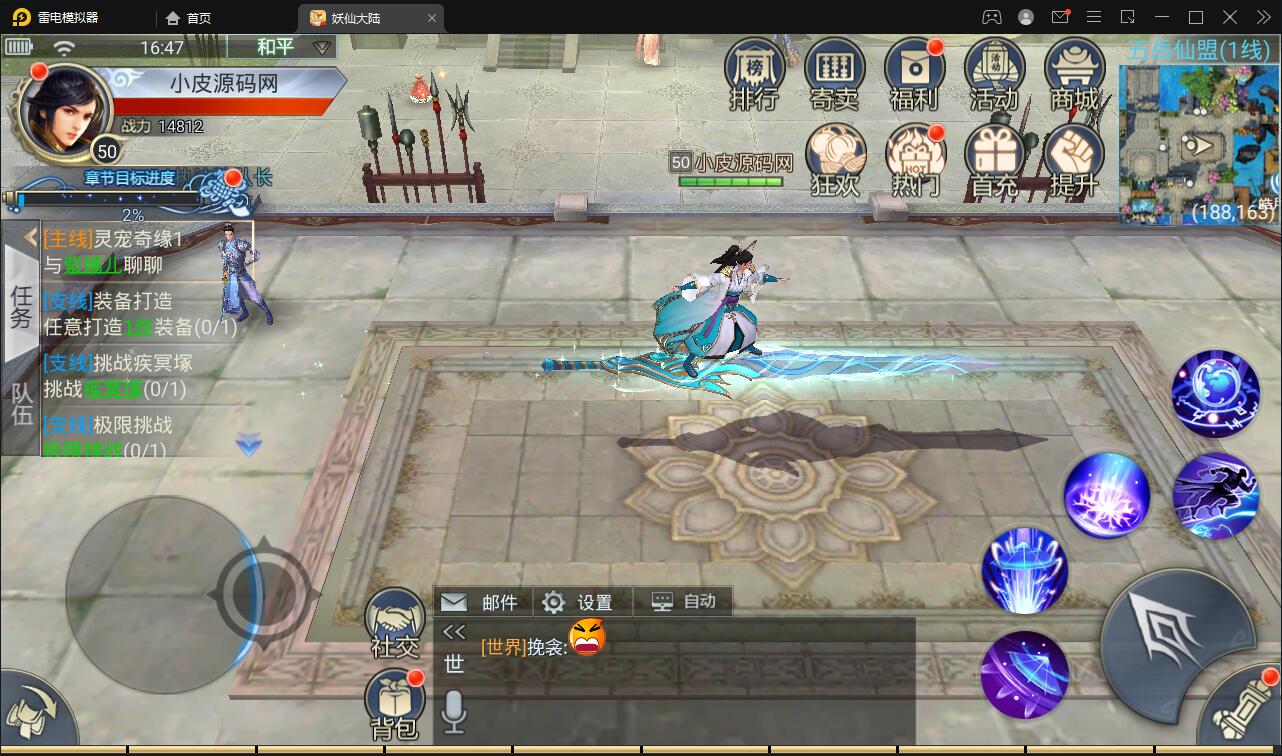Open the 背包 backpack
1282x756 pixels.
tap(394, 700)
